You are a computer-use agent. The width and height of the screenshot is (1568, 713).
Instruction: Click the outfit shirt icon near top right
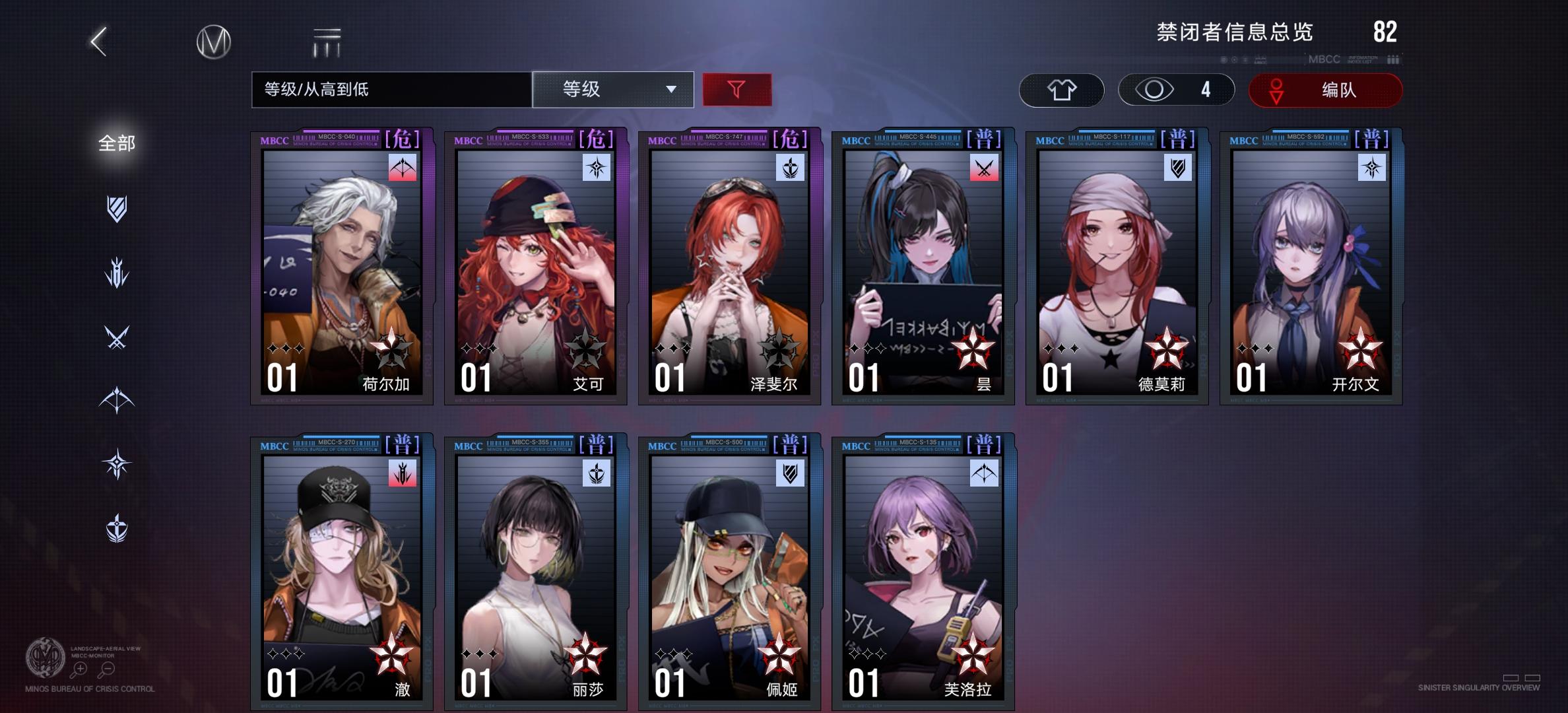pos(1062,90)
